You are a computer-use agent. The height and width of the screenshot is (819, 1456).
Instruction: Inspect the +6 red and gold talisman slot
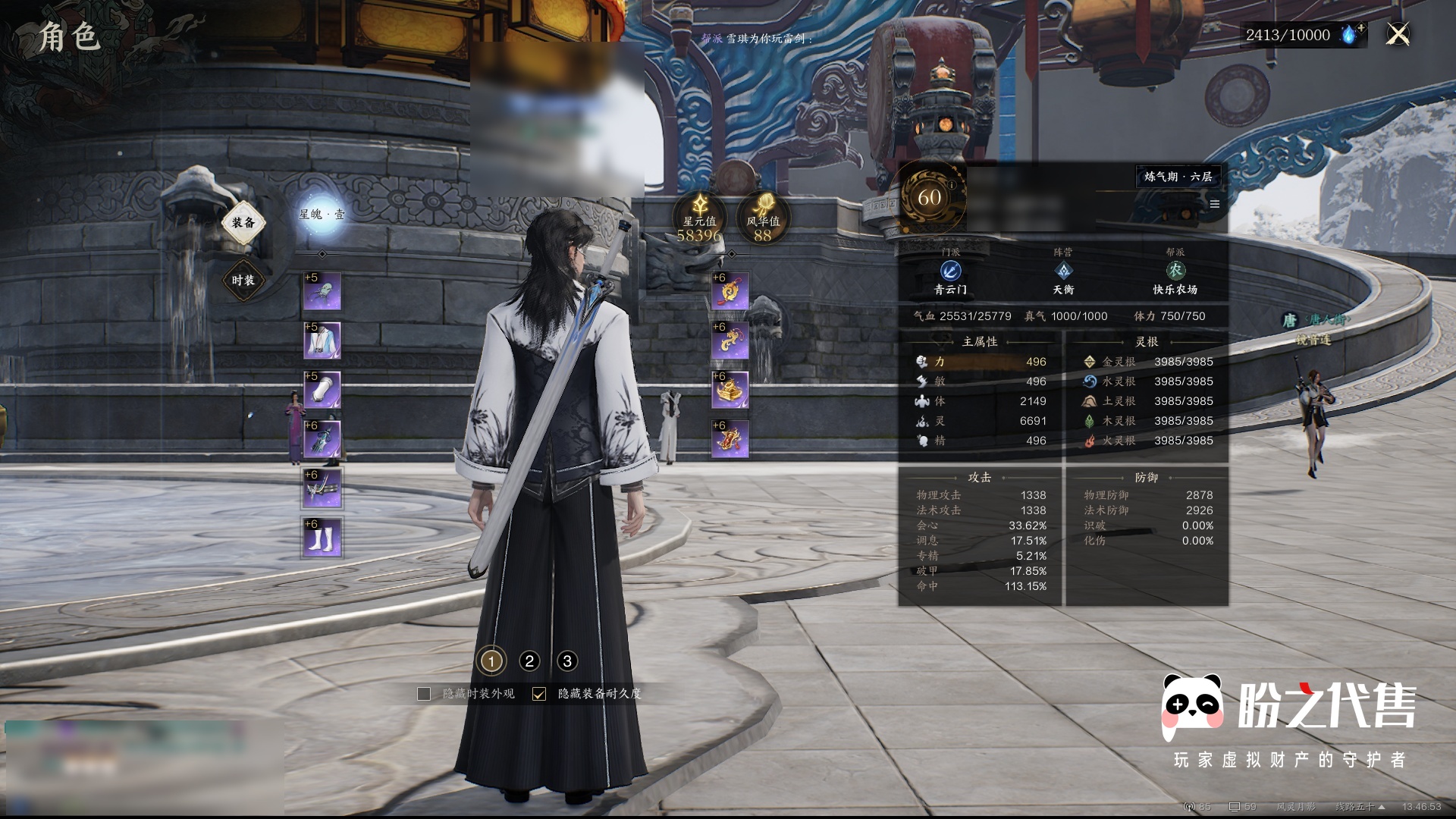(x=731, y=440)
